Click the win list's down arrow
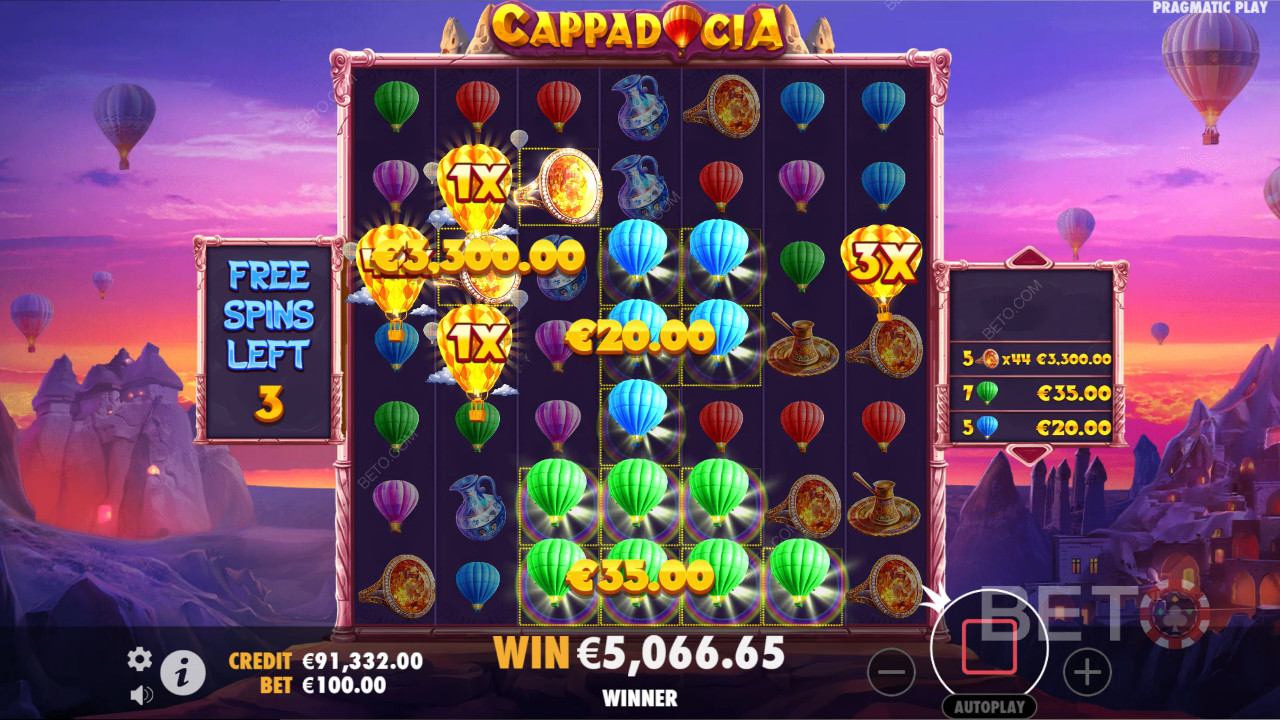Image resolution: width=1280 pixels, height=720 pixels. point(1030,454)
